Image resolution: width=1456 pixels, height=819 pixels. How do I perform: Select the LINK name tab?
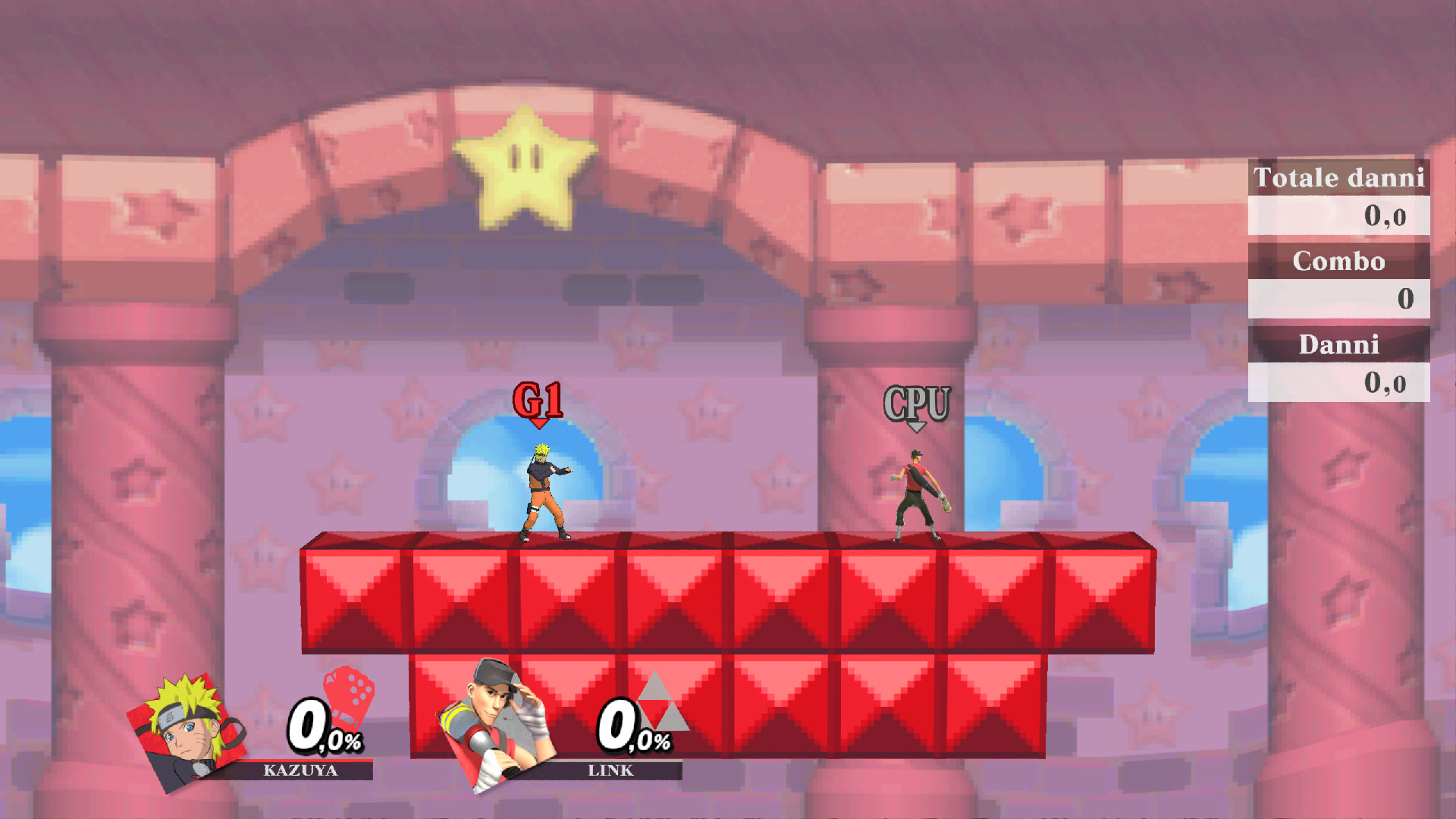pos(610,770)
